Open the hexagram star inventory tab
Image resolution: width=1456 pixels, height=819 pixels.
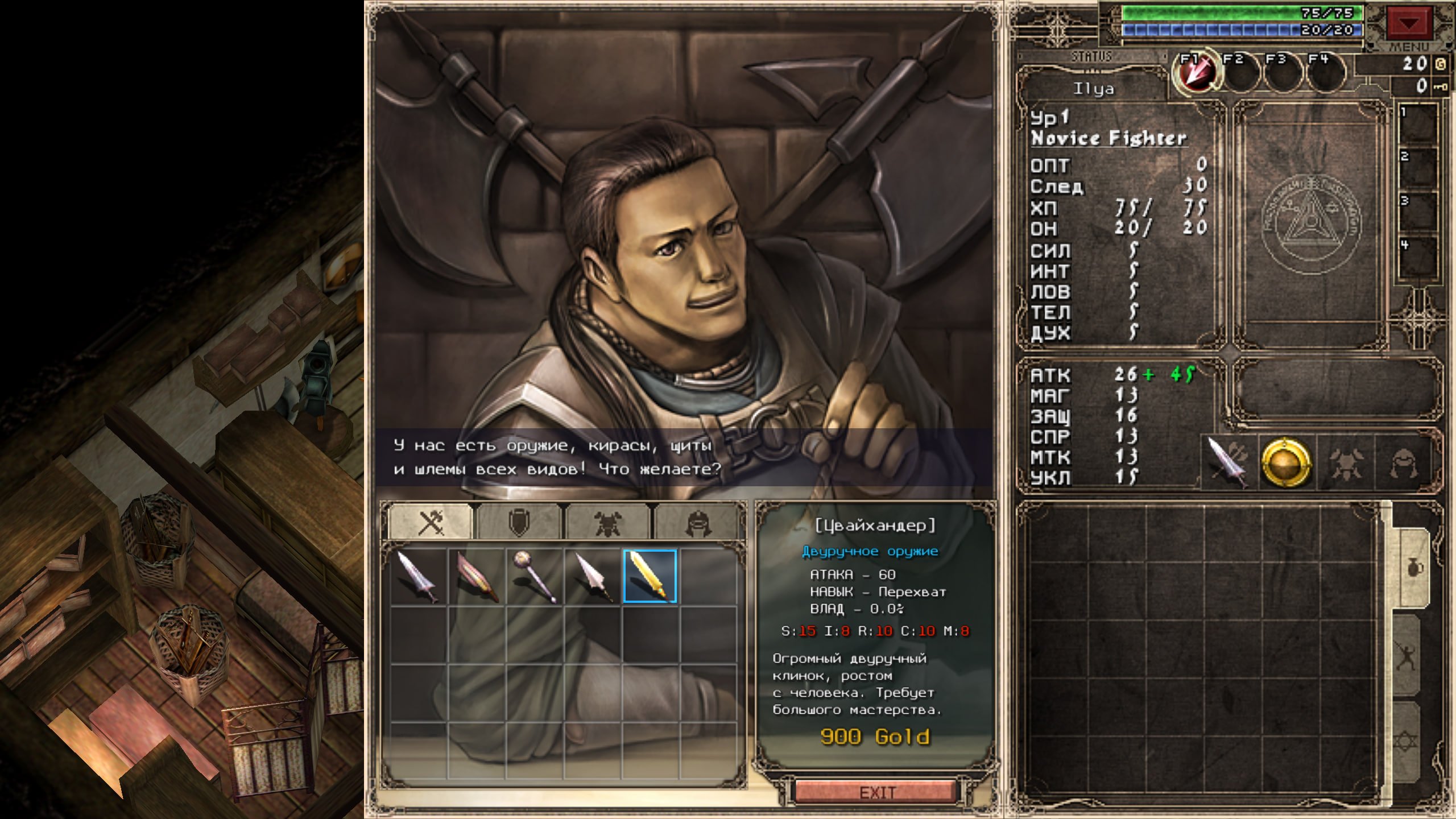pos(1413,742)
